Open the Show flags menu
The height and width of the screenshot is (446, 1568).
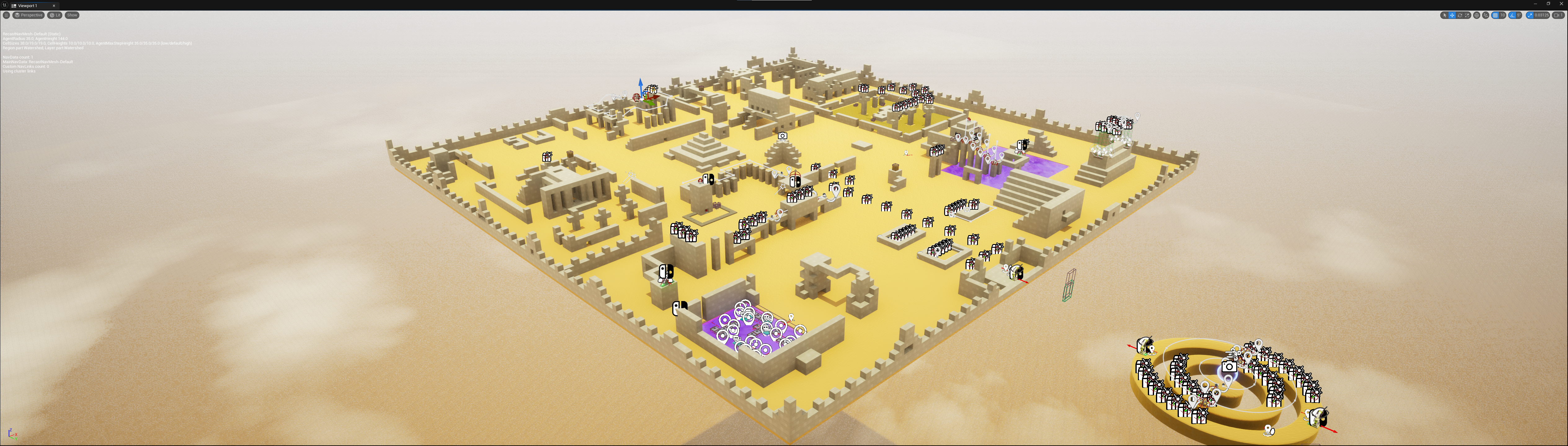tap(72, 15)
